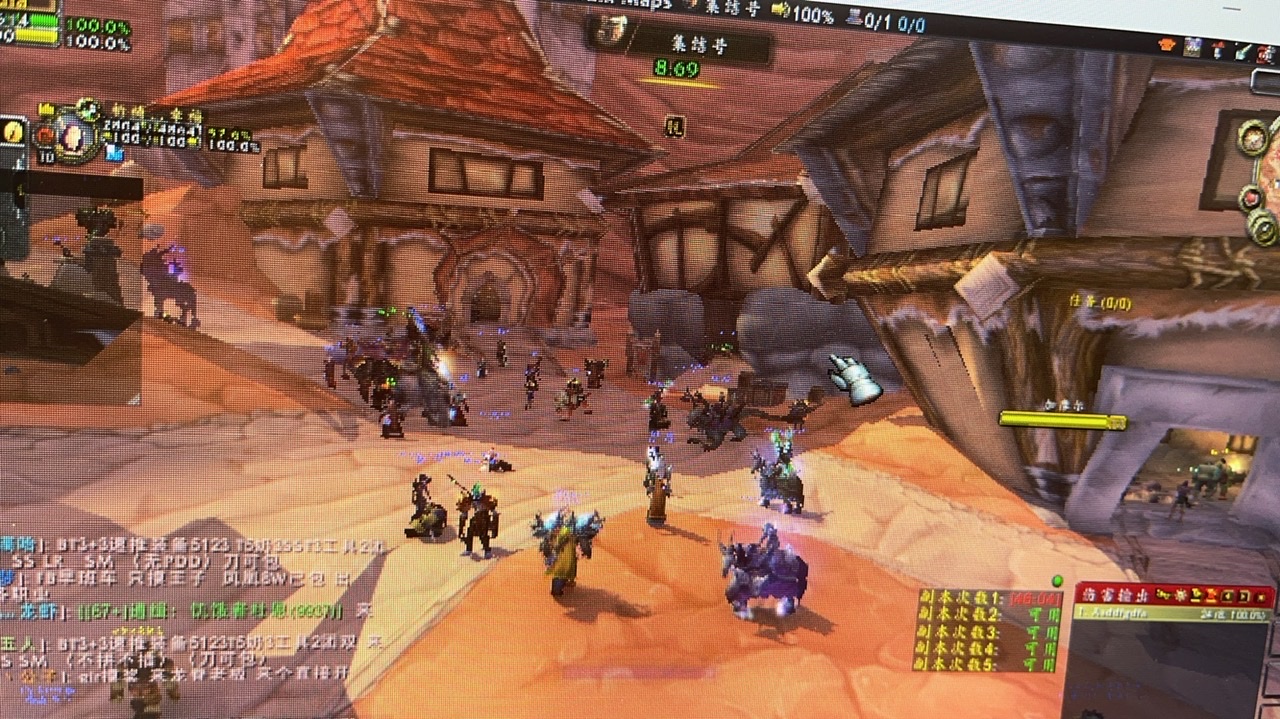
Task: Click the blue debuff icon under target frame
Action: pos(113,153)
